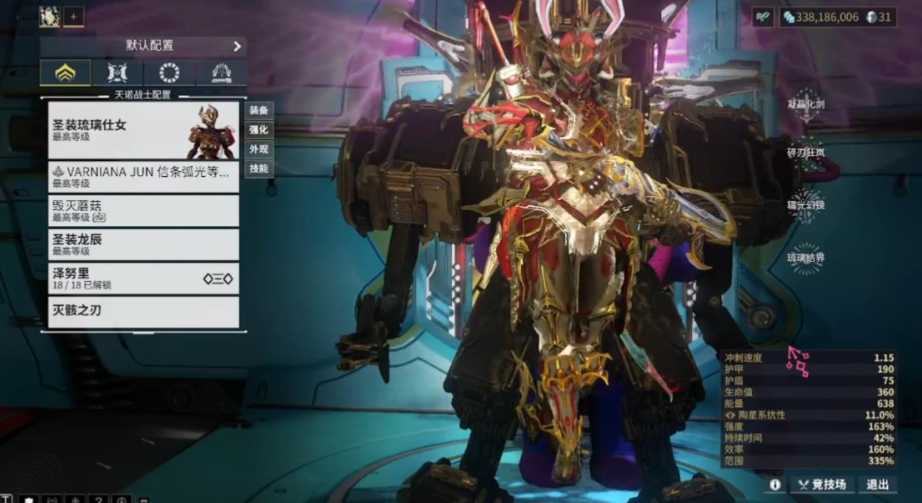Image resolution: width=922 pixels, height=503 pixels.
Task: Show the 技能 abilities panel
Action: [259, 169]
